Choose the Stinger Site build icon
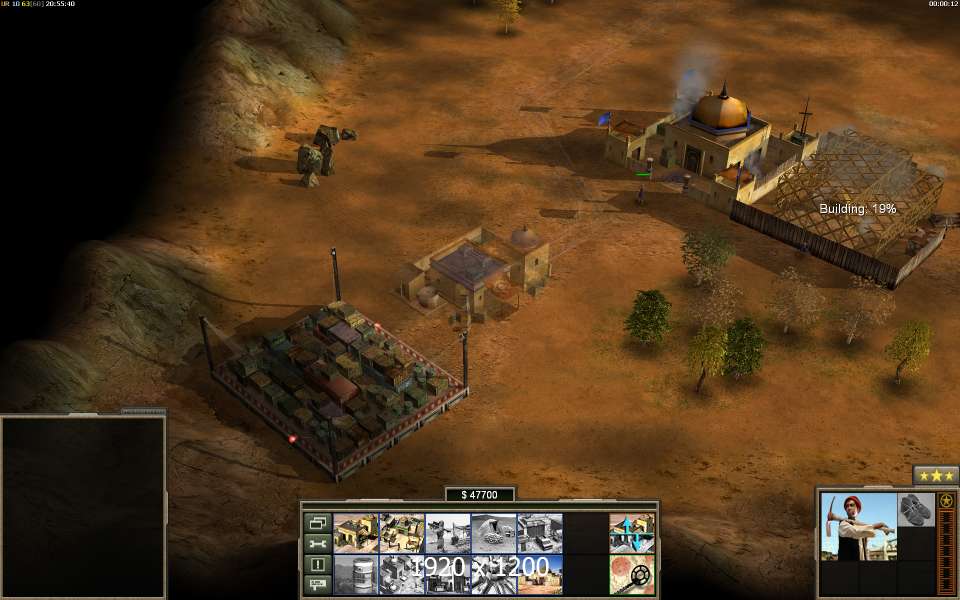Screen dimensions: 960x600 point(447,533)
